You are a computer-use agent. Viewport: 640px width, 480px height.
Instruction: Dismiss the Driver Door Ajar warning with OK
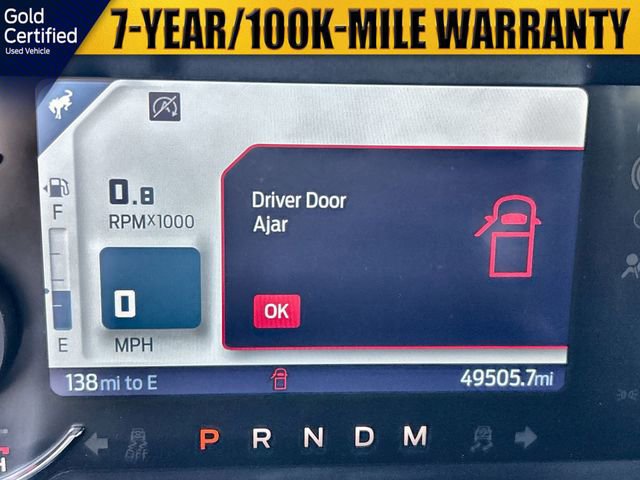point(276,311)
